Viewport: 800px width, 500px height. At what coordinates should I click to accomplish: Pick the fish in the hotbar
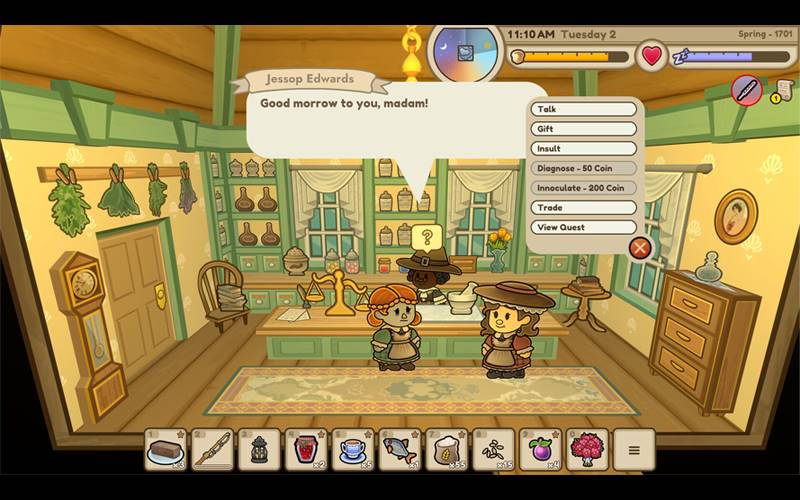(x=400, y=450)
